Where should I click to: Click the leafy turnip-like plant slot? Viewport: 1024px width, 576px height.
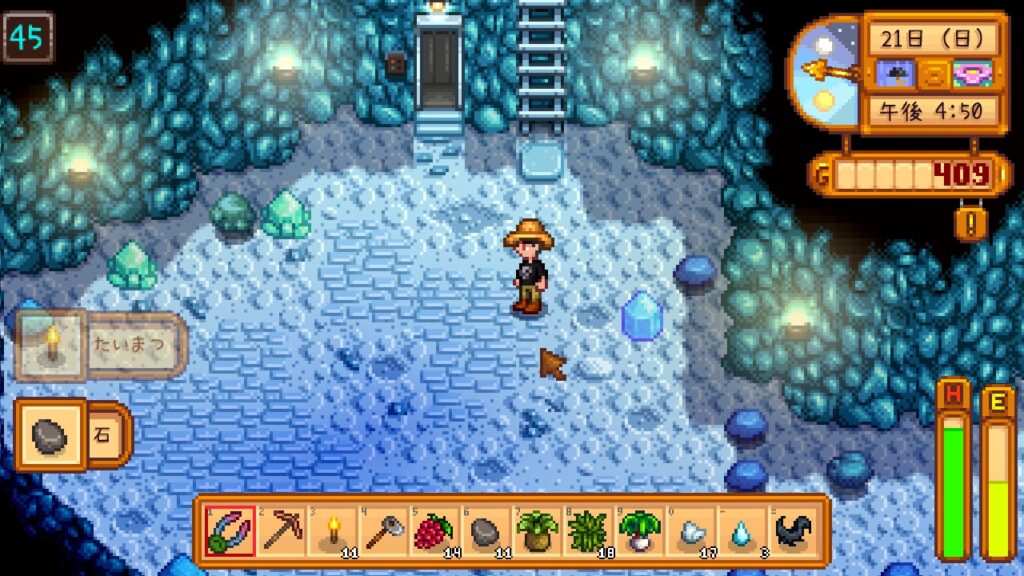640,531
